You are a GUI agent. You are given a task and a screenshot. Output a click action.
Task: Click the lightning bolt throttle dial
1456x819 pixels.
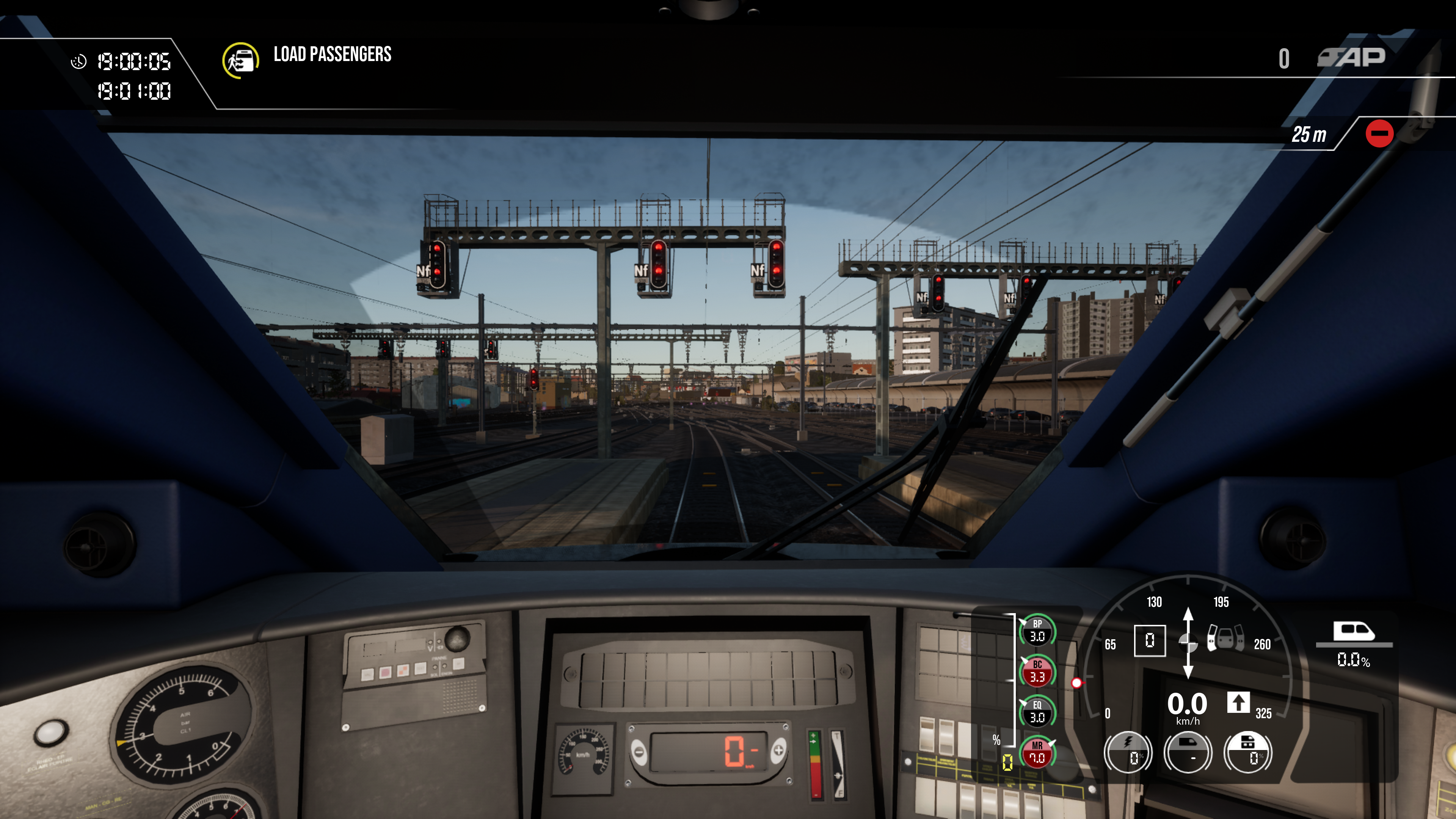[x=1128, y=752]
